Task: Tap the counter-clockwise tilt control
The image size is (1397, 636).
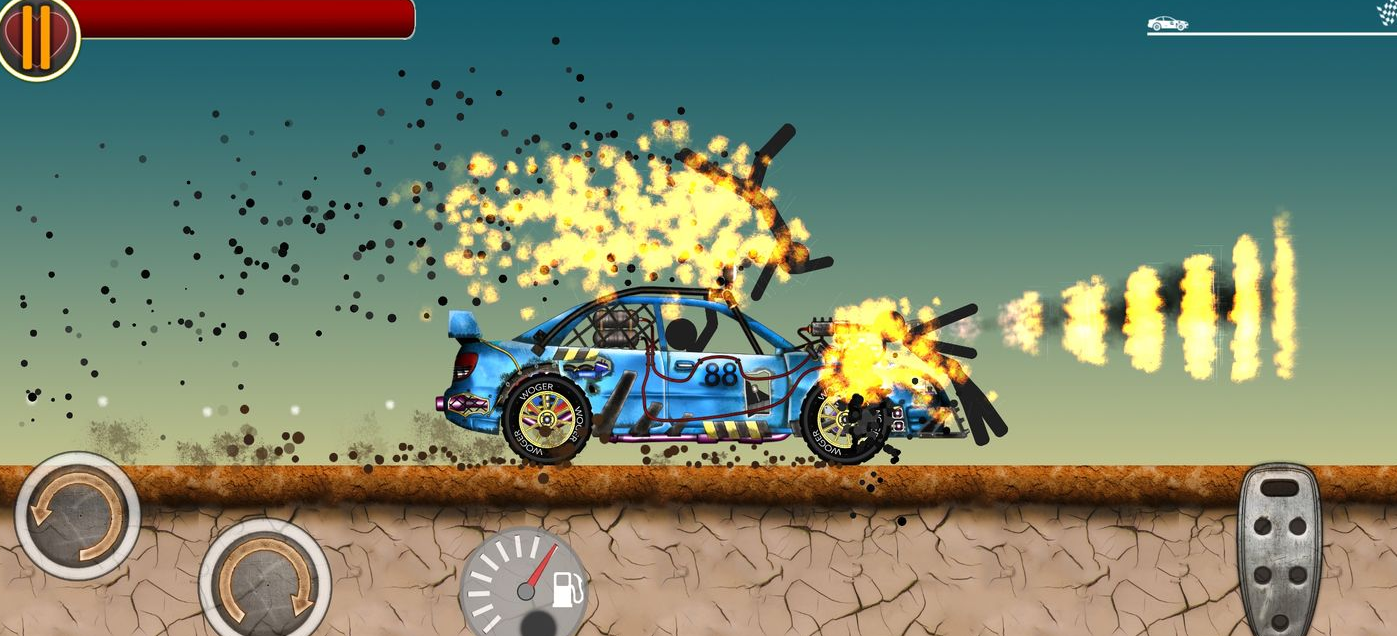Action: click(x=77, y=515)
